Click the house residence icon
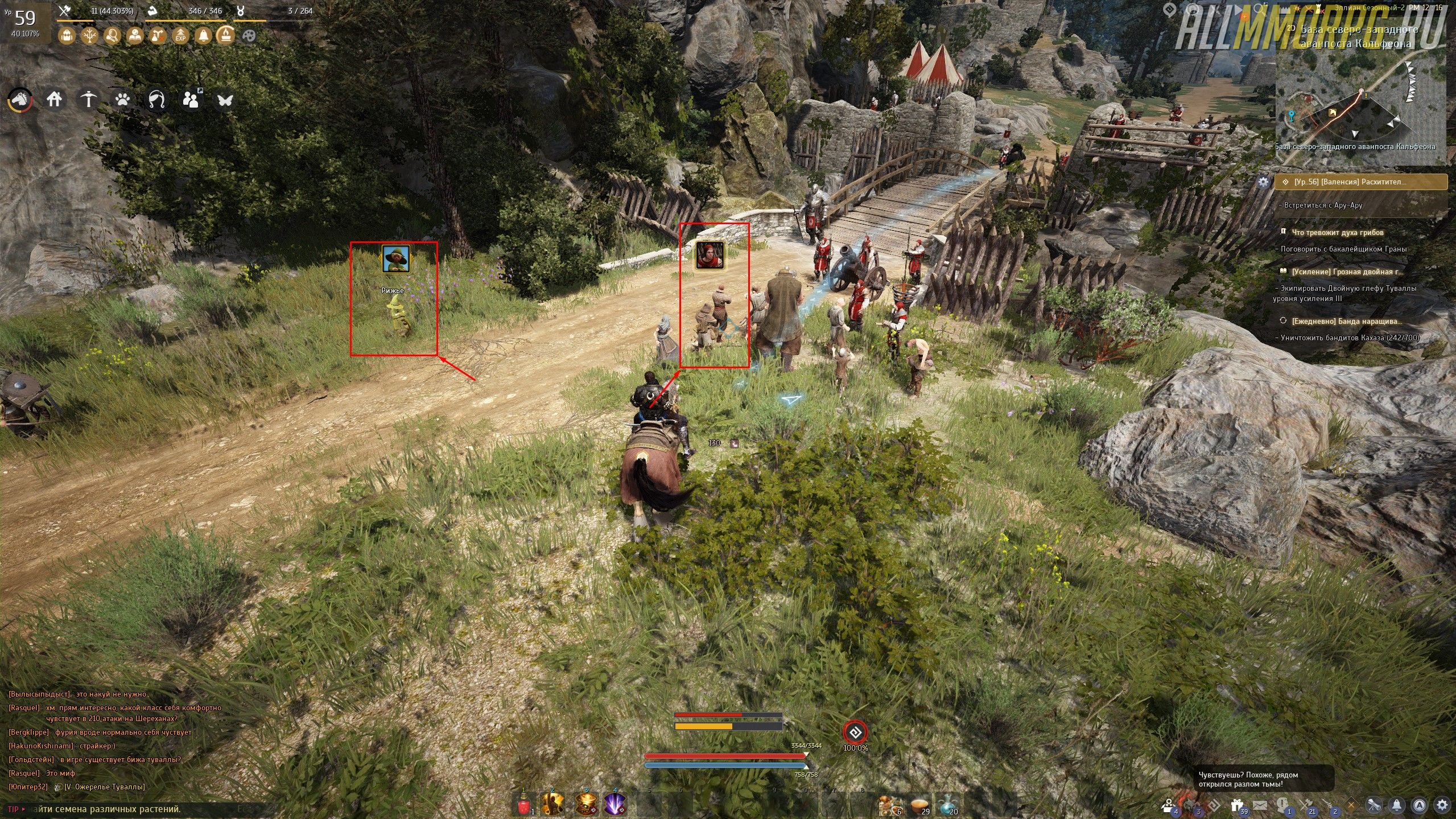This screenshot has height=819, width=1456. coord(54,100)
